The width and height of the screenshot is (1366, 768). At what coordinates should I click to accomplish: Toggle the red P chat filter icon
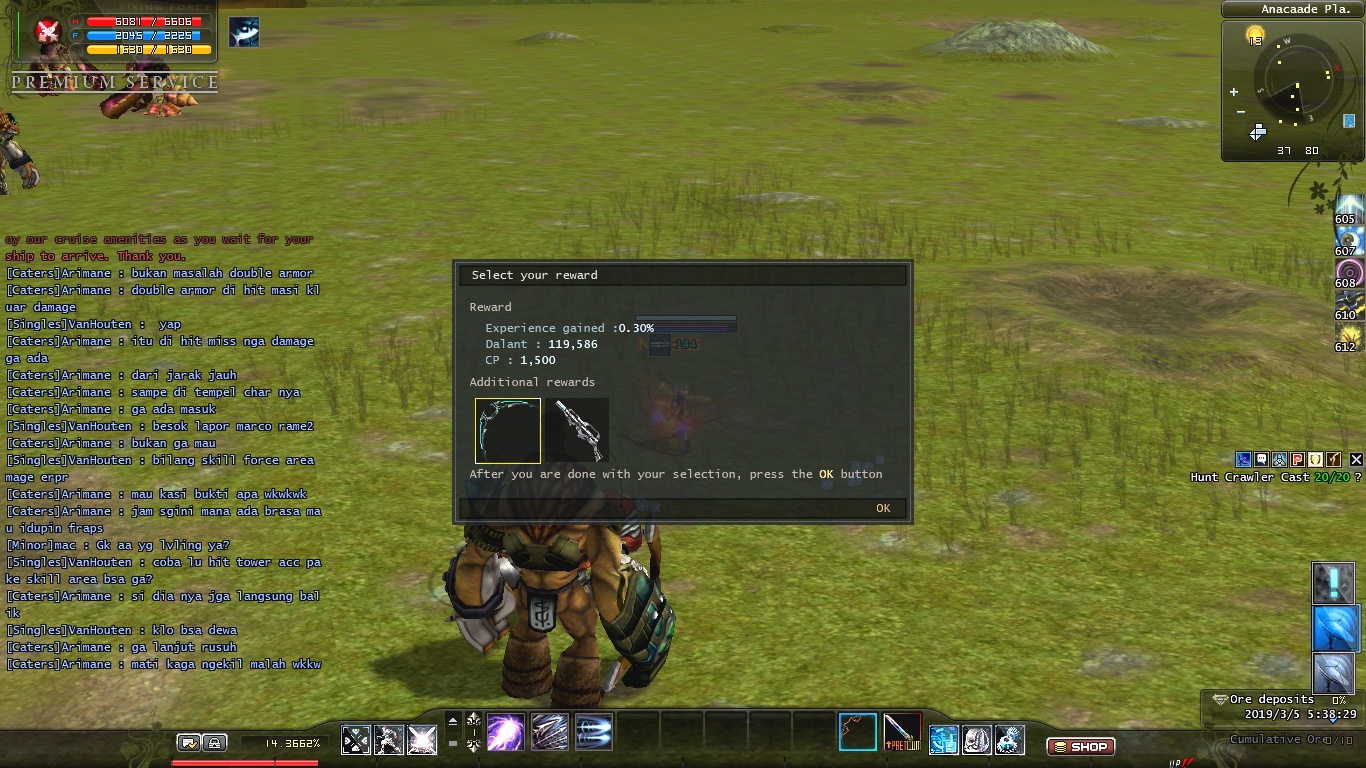(x=1297, y=459)
